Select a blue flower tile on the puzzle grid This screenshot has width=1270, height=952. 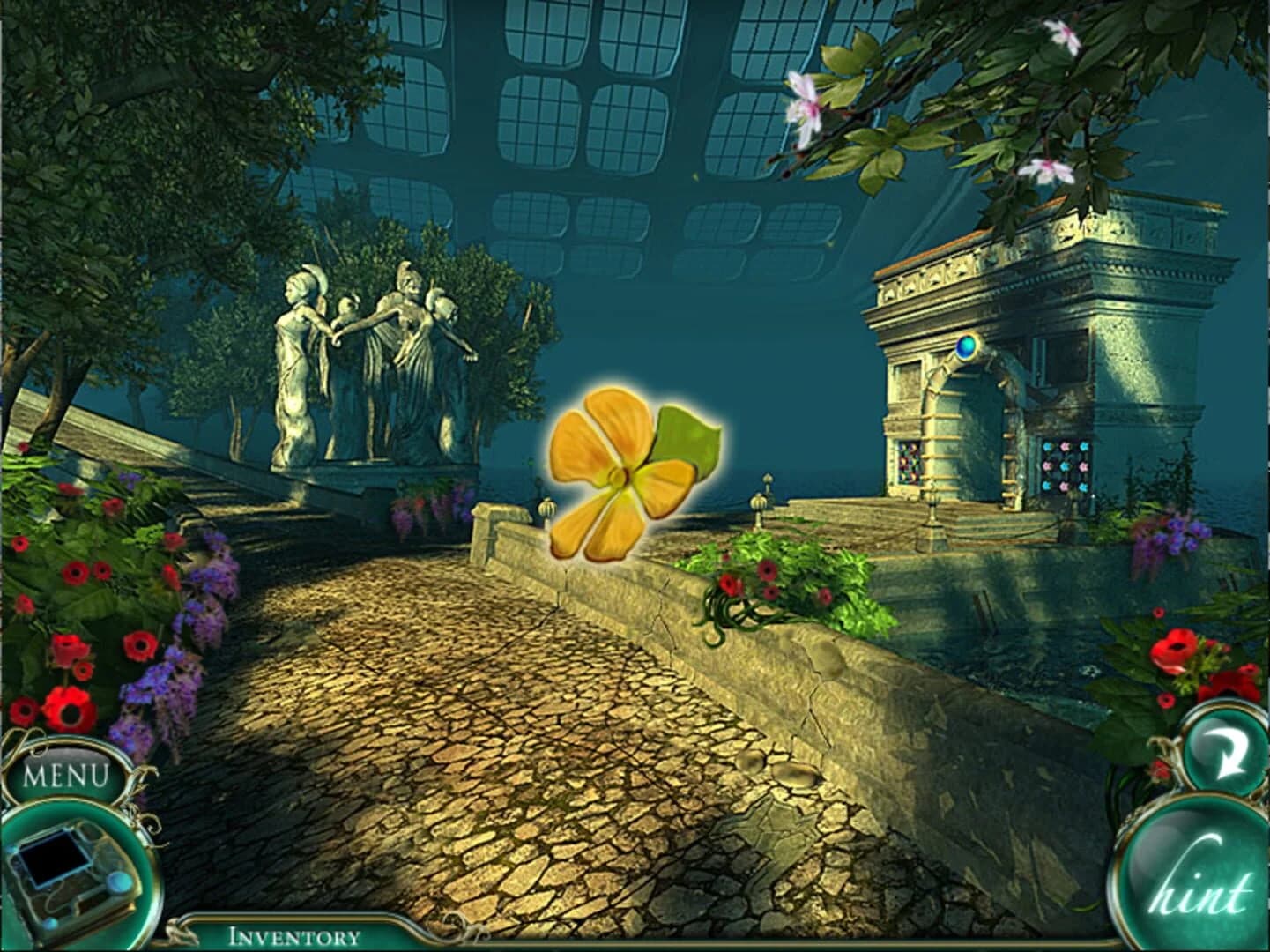(1048, 447)
